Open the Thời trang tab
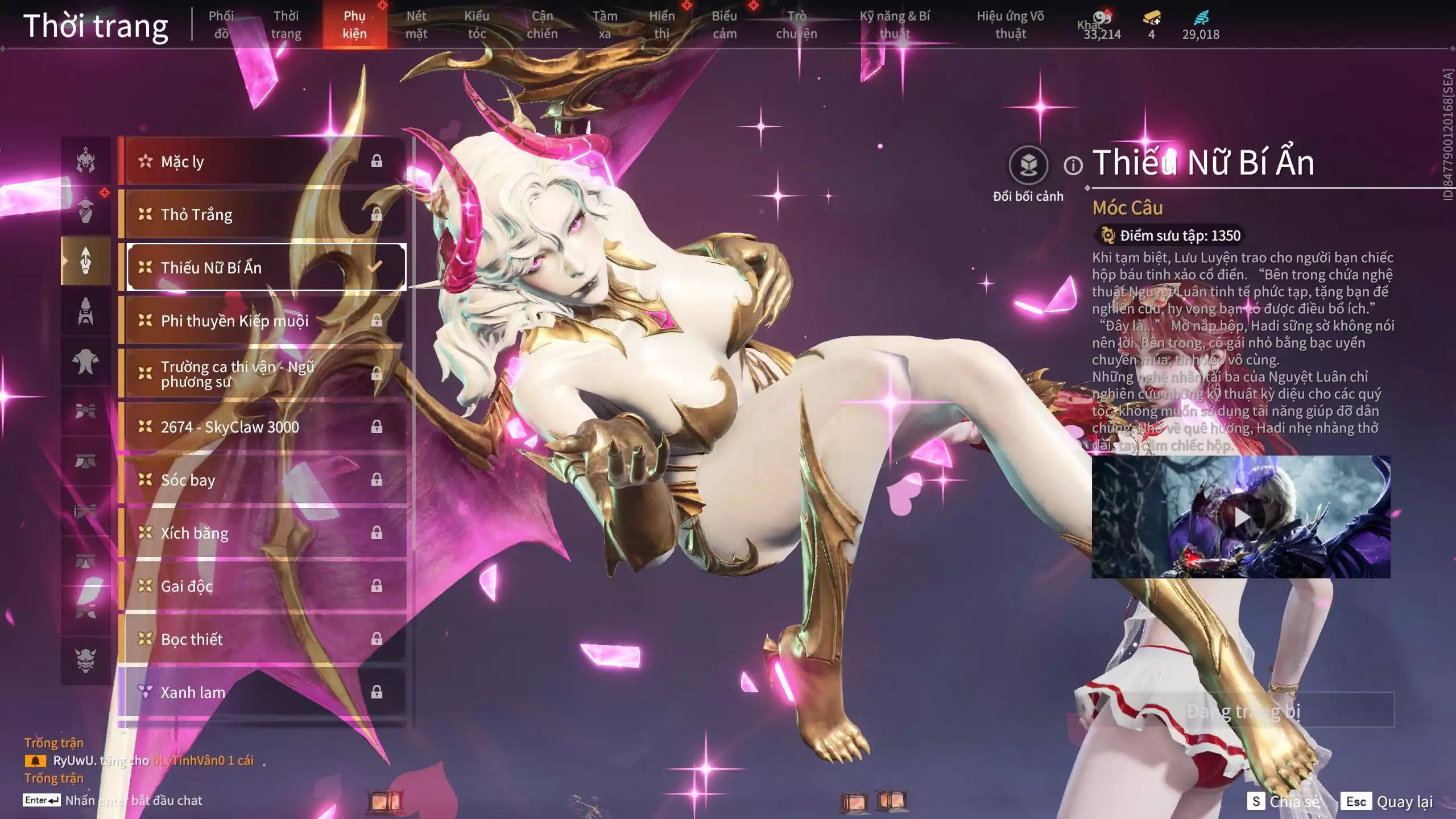1456x819 pixels. (x=286, y=25)
